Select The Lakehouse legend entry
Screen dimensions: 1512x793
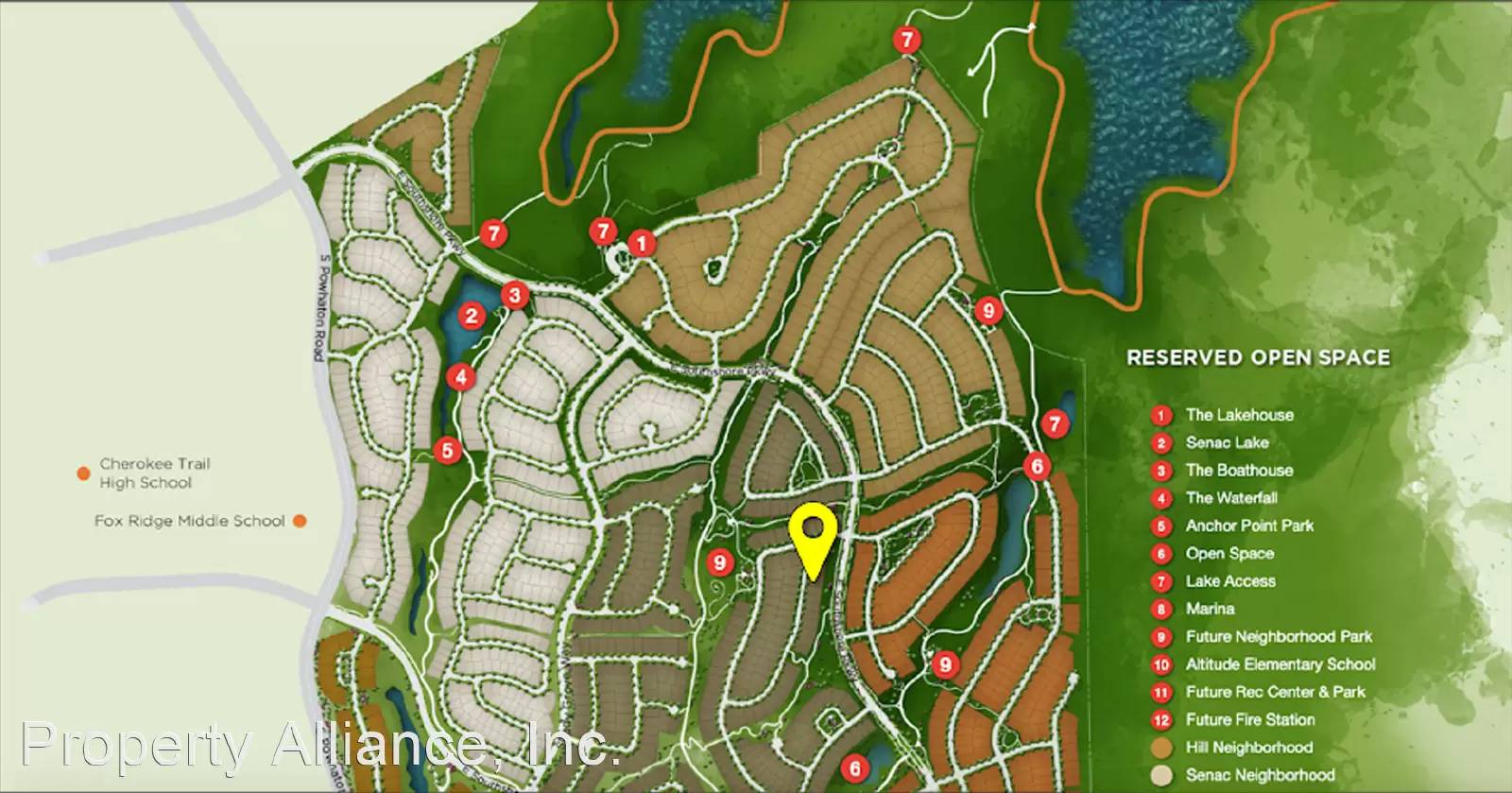(1239, 415)
